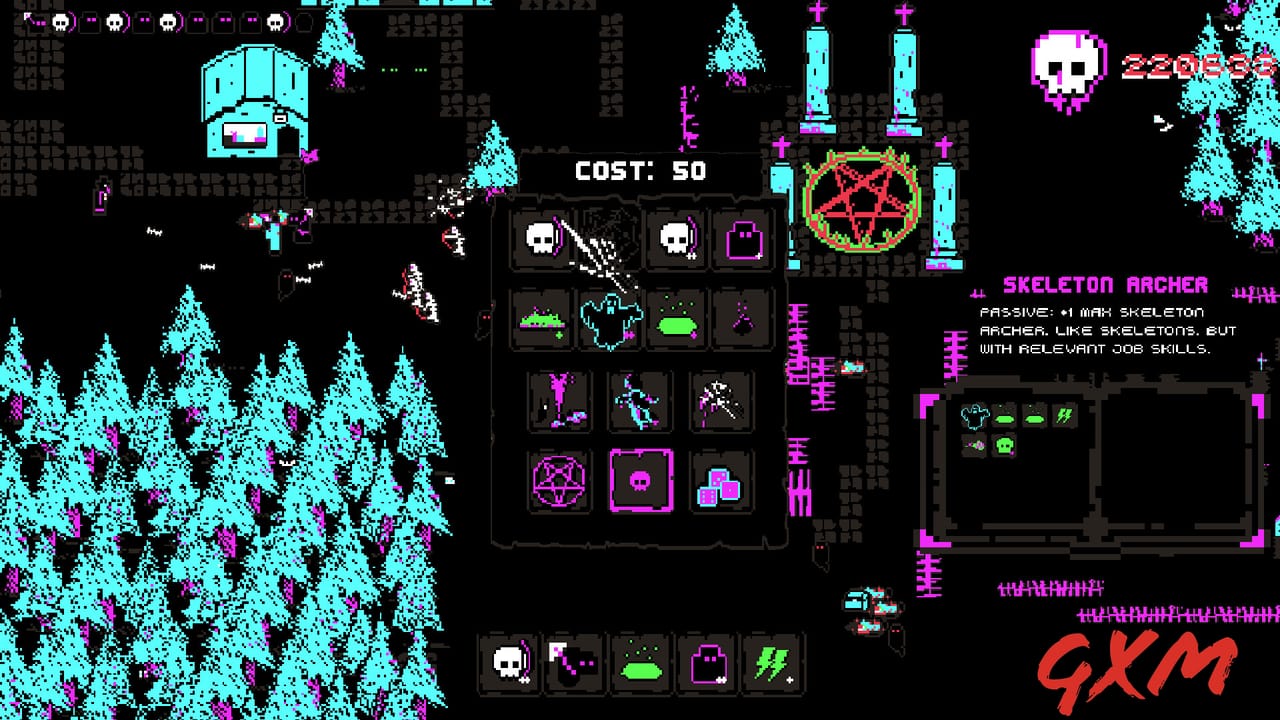1280x720 pixels.
Task: Select the tombstone upgrade in the shop grid
Action: (x=743, y=236)
